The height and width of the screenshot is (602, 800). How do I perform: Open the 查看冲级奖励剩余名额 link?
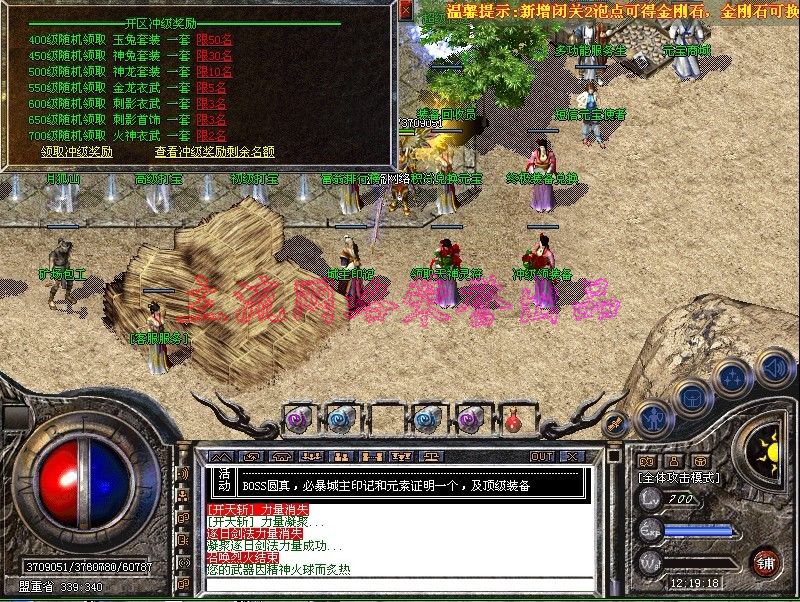tap(214, 152)
